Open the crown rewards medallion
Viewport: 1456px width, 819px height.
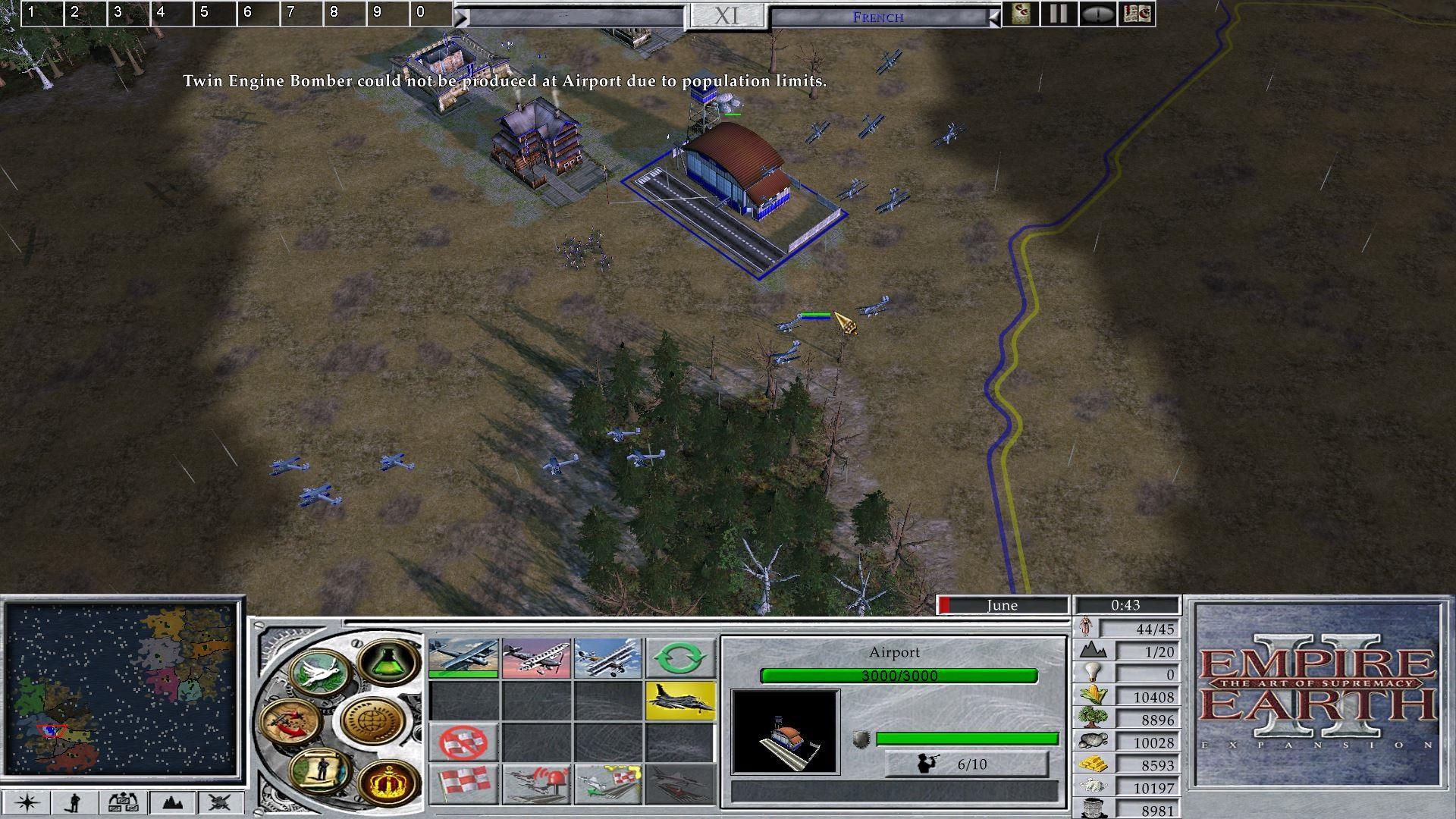coord(389,781)
